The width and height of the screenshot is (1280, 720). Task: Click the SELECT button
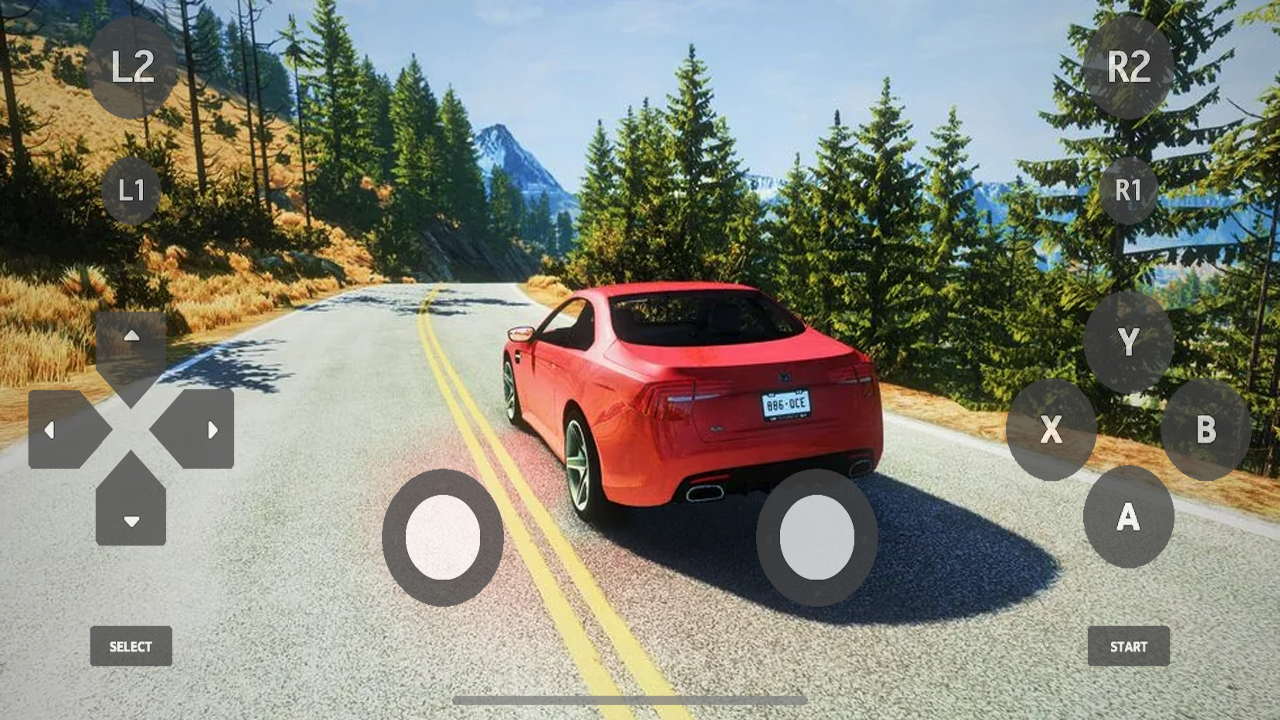131,646
